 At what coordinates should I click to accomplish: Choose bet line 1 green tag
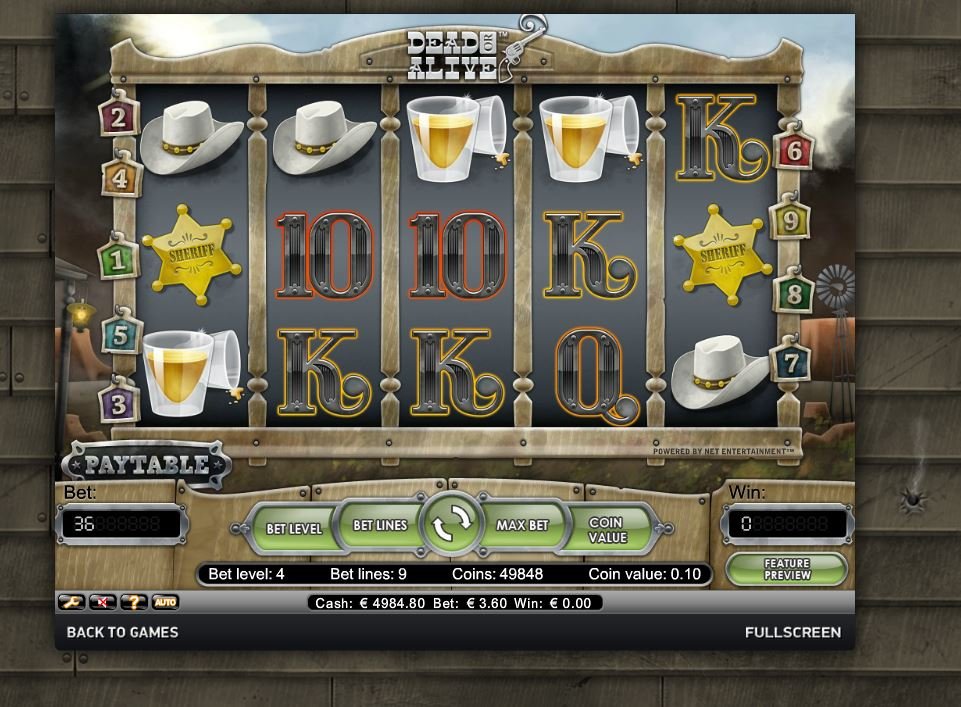[x=119, y=261]
